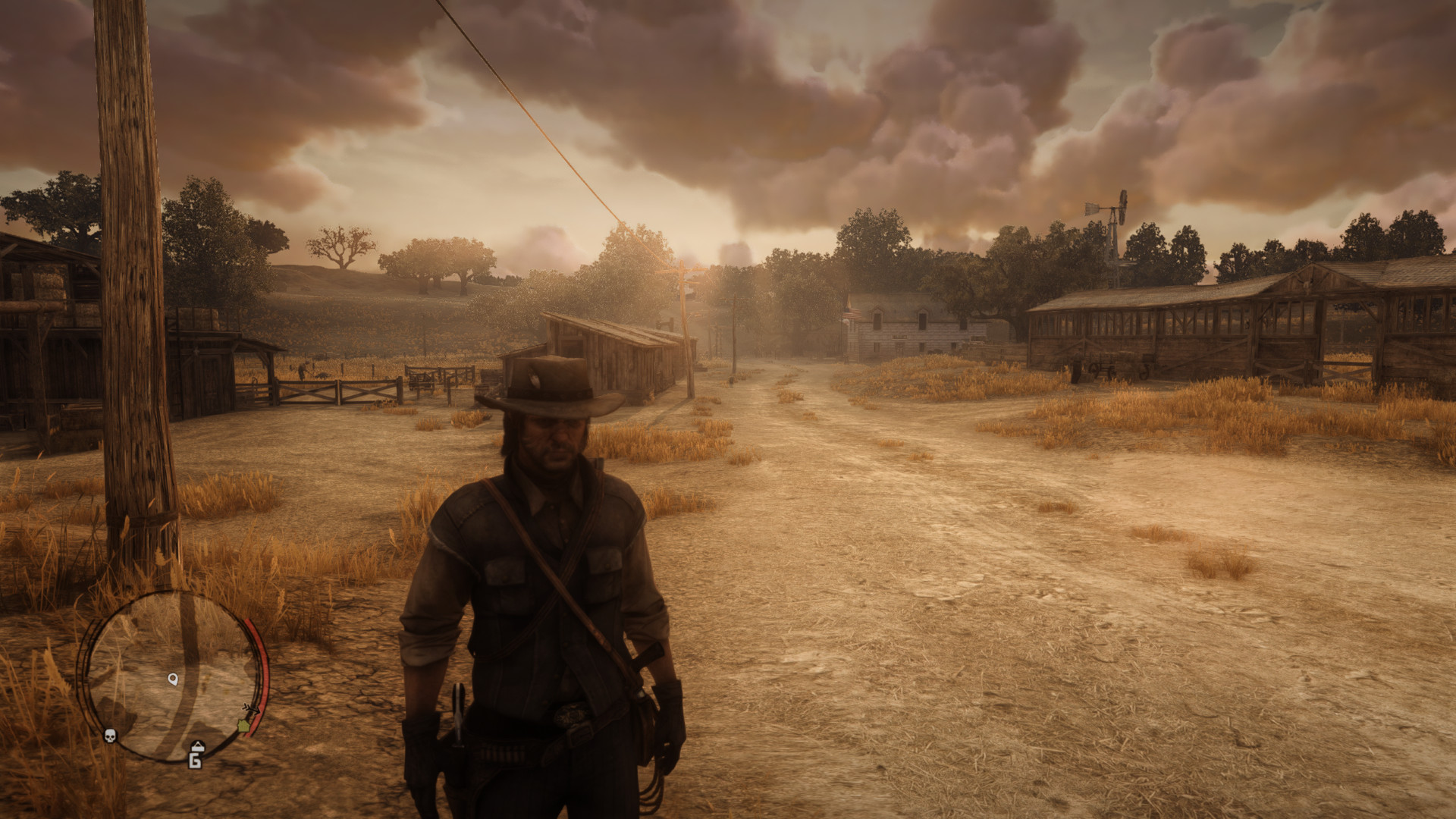Click the G safehouse icon below the minimap
The width and height of the screenshot is (1456, 819).
click(x=195, y=761)
